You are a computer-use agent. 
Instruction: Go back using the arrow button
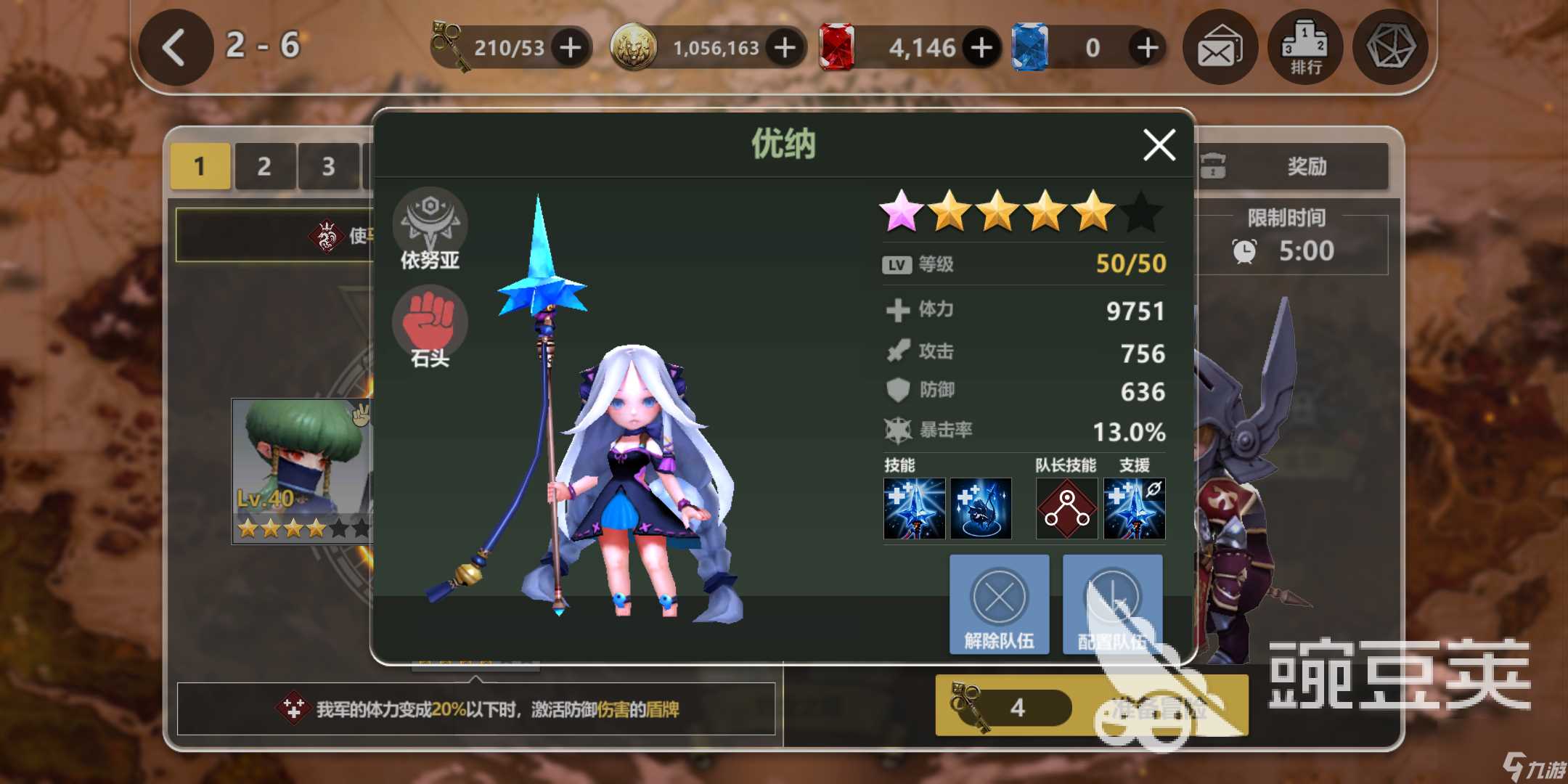click(175, 48)
